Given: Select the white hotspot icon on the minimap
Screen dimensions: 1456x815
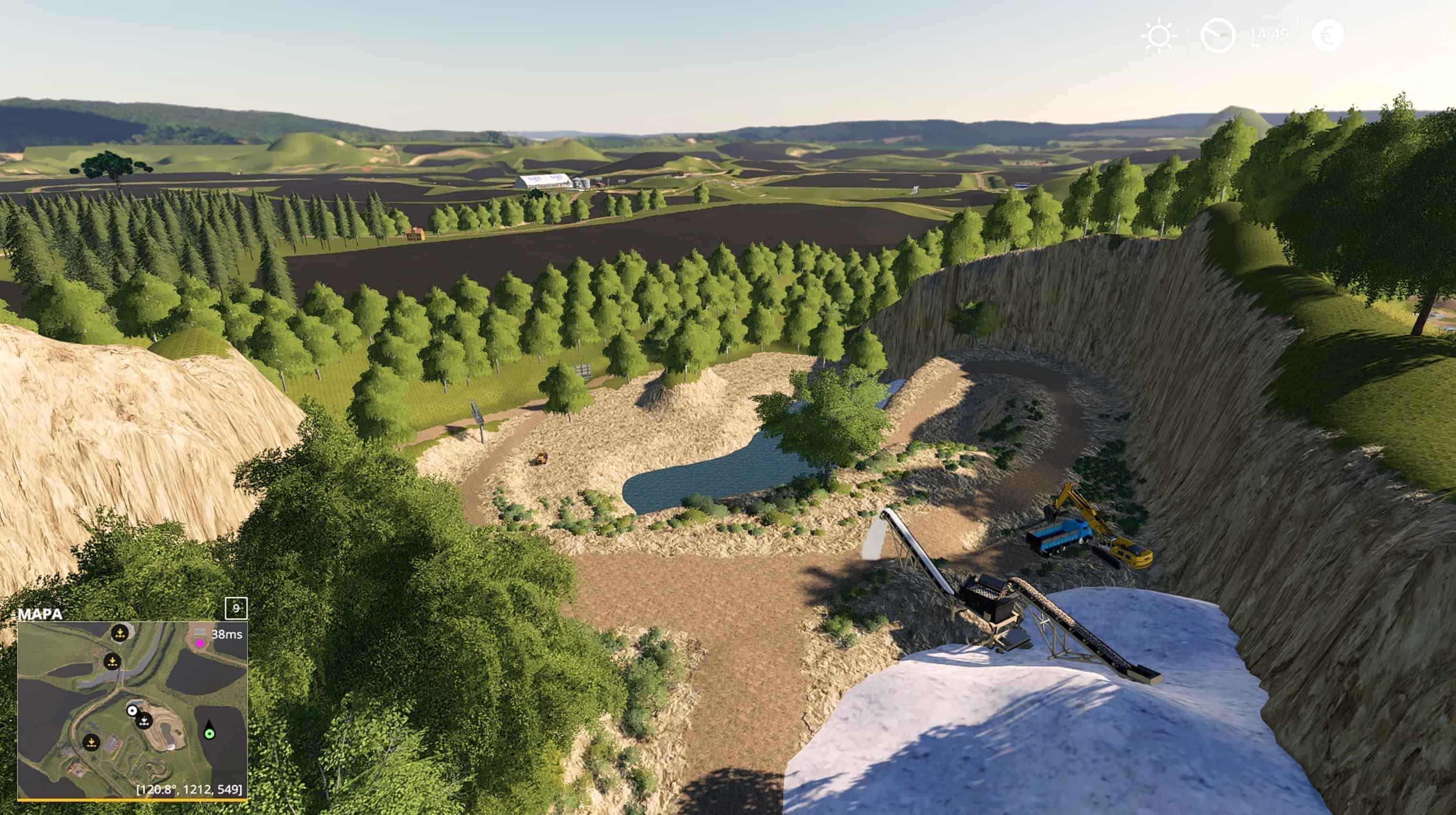Looking at the screenshot, I should 132,711.
